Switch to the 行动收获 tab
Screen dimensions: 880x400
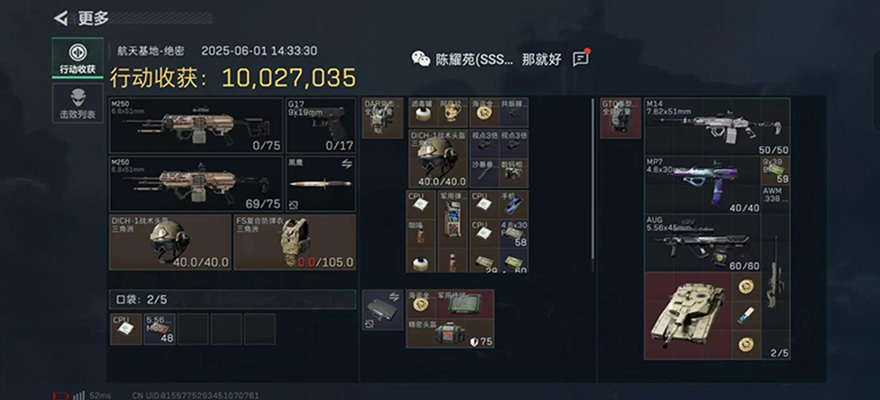point(77,58)
